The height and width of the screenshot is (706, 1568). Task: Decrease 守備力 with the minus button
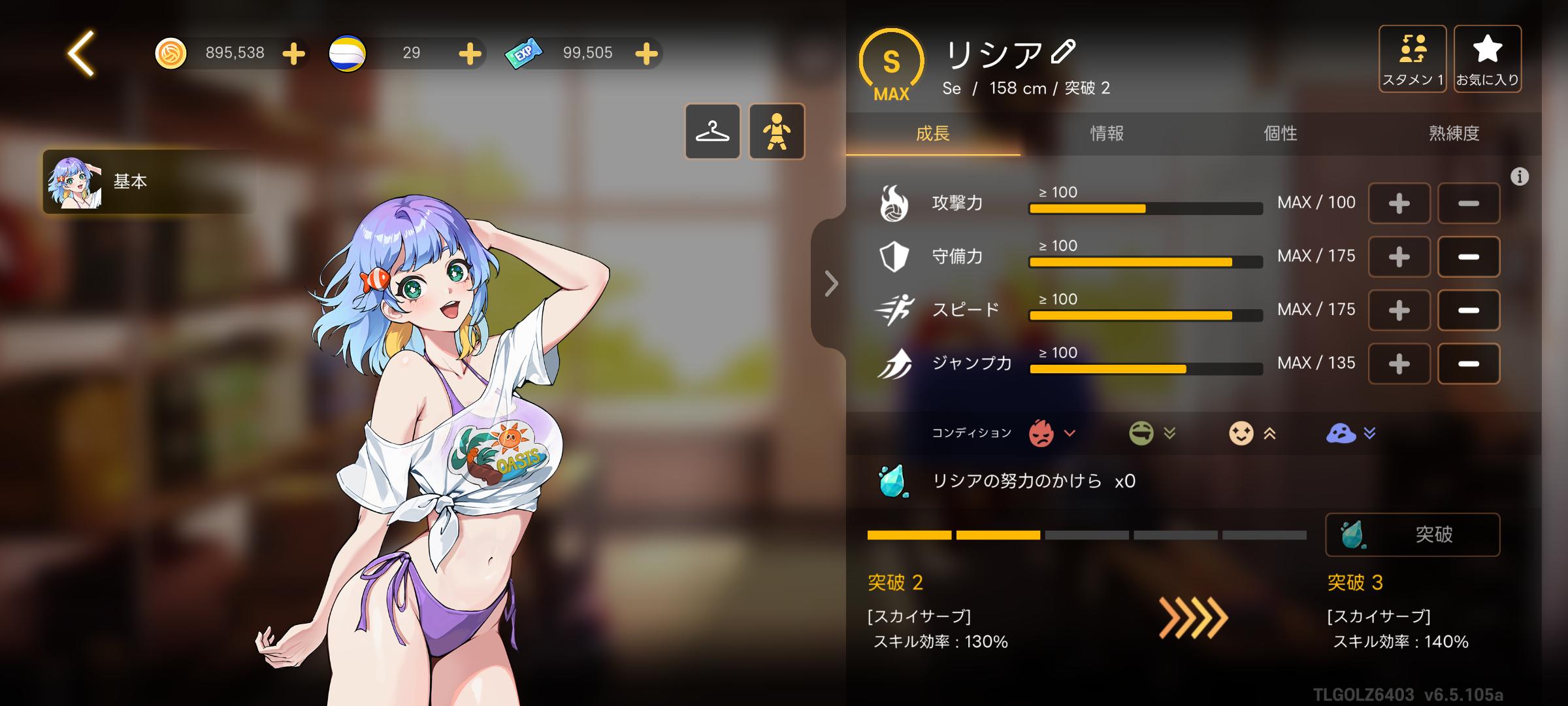[x=1468, y=257]
